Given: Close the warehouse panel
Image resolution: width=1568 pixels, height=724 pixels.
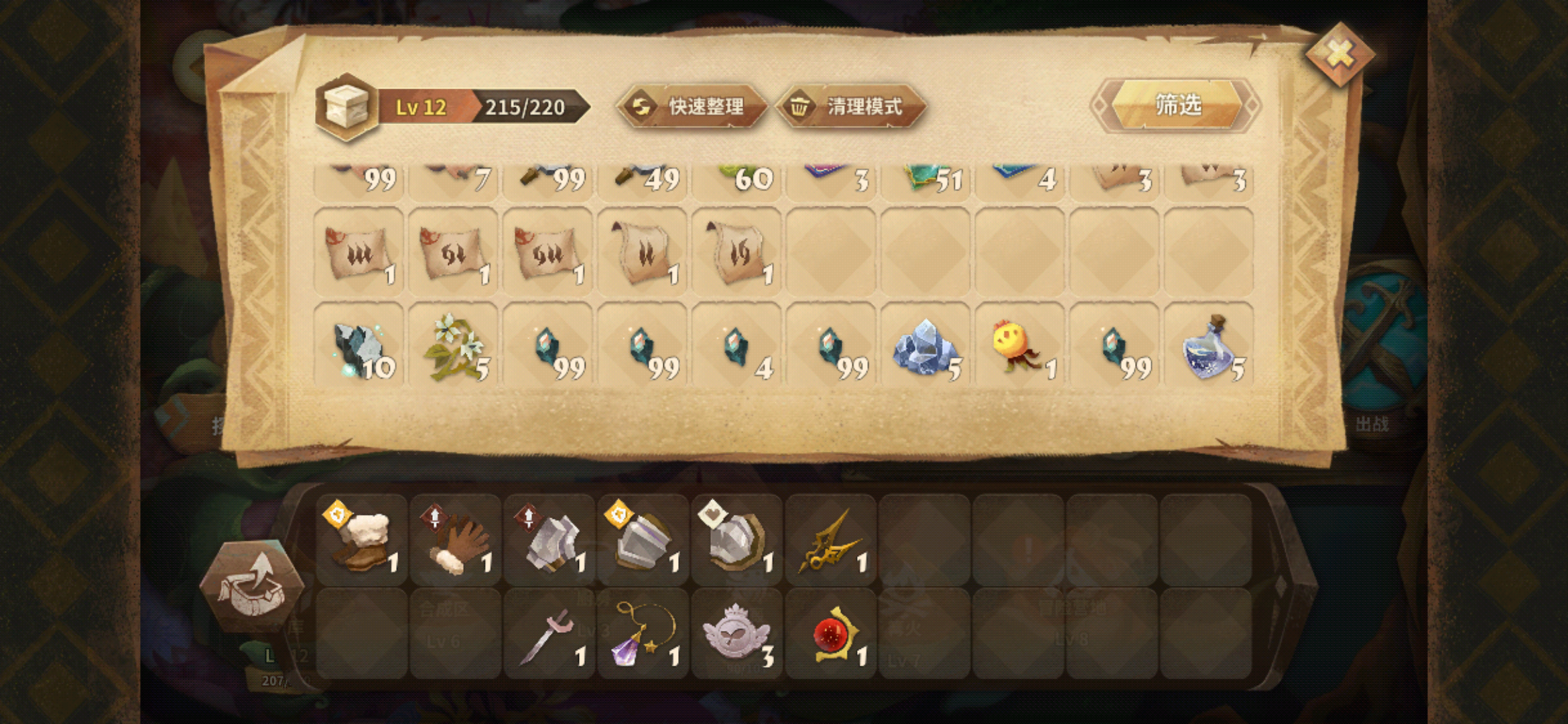Looking at the screenshot, I should 1339,55.
